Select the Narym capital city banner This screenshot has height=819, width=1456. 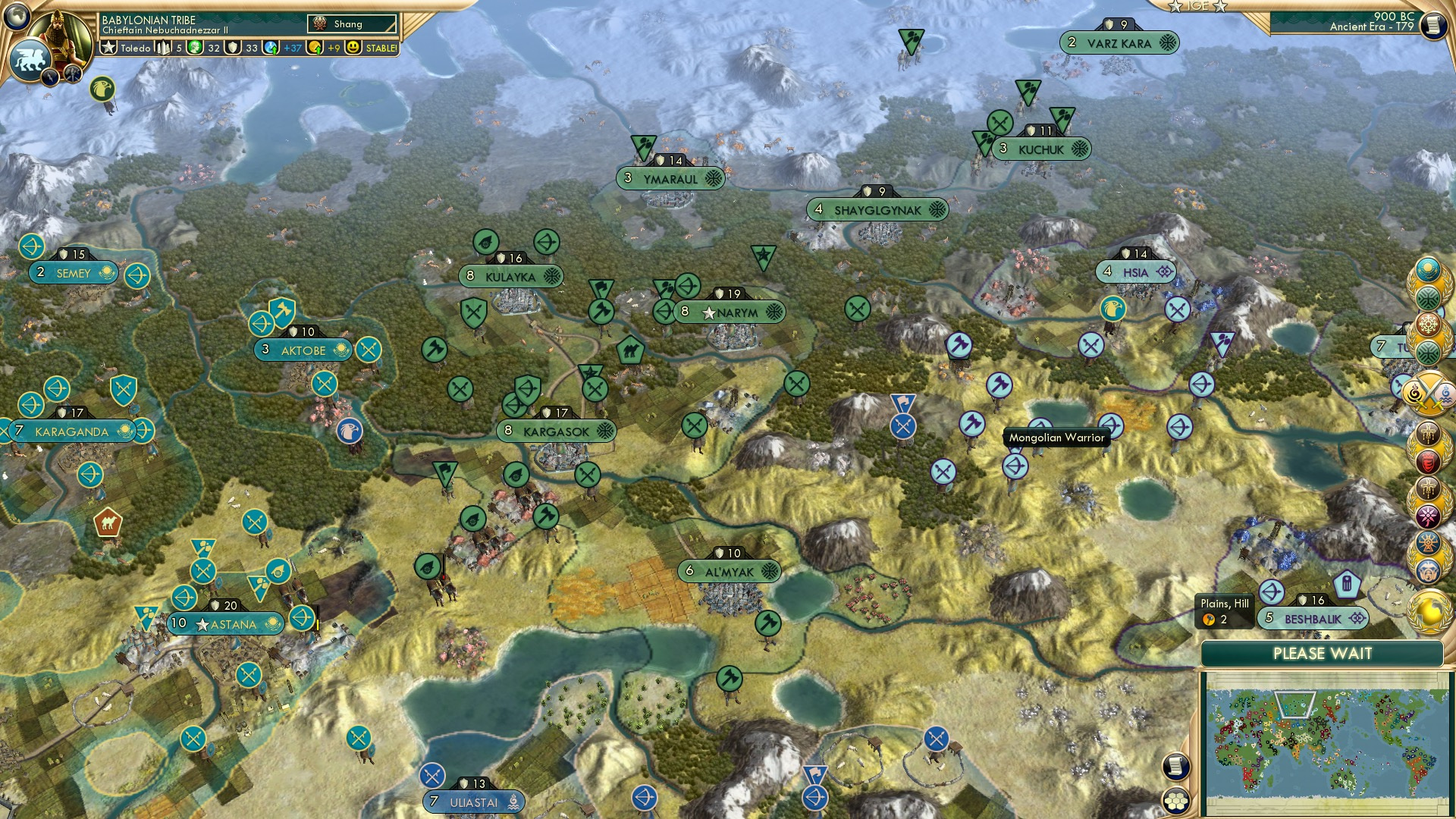pos(732,310)
